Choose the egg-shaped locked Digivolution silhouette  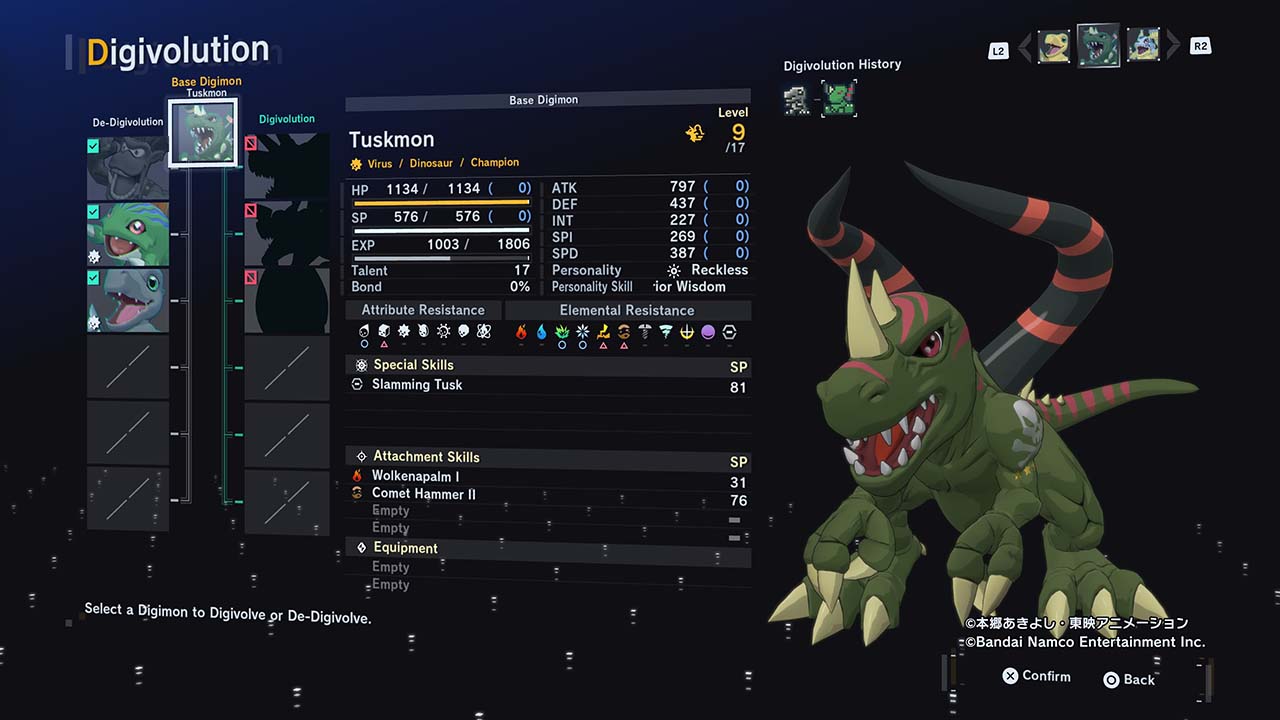(x=287, y=300)
